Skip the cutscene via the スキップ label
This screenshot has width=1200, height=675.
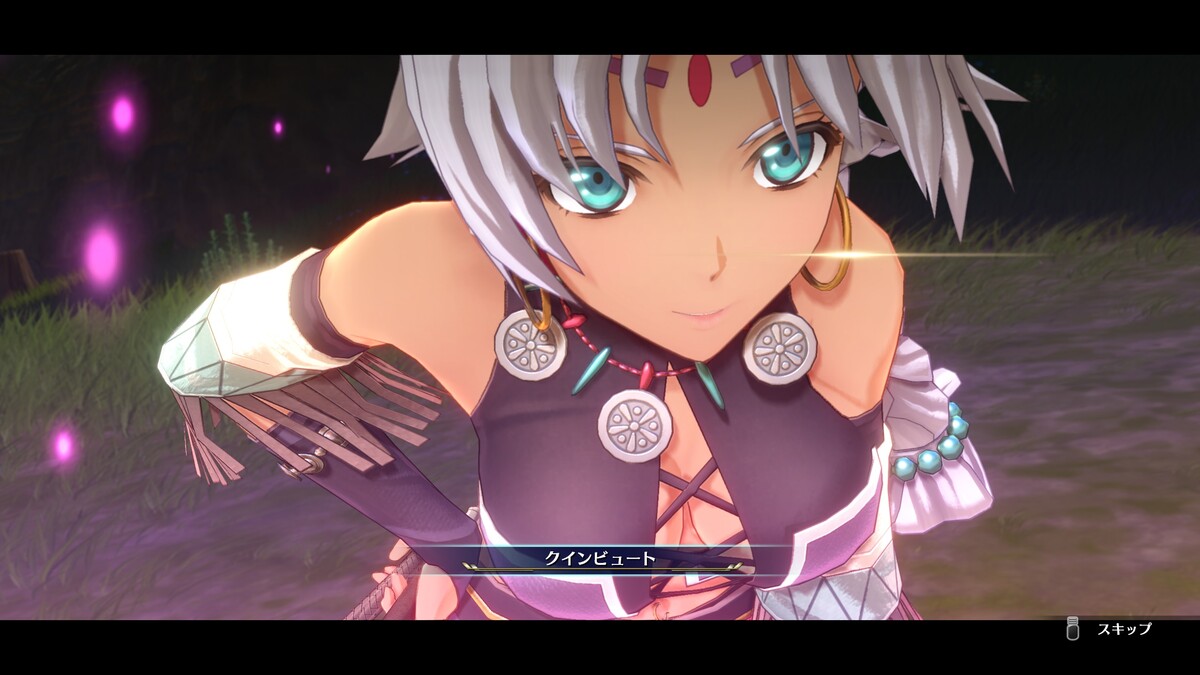[x=1124, y=629]
